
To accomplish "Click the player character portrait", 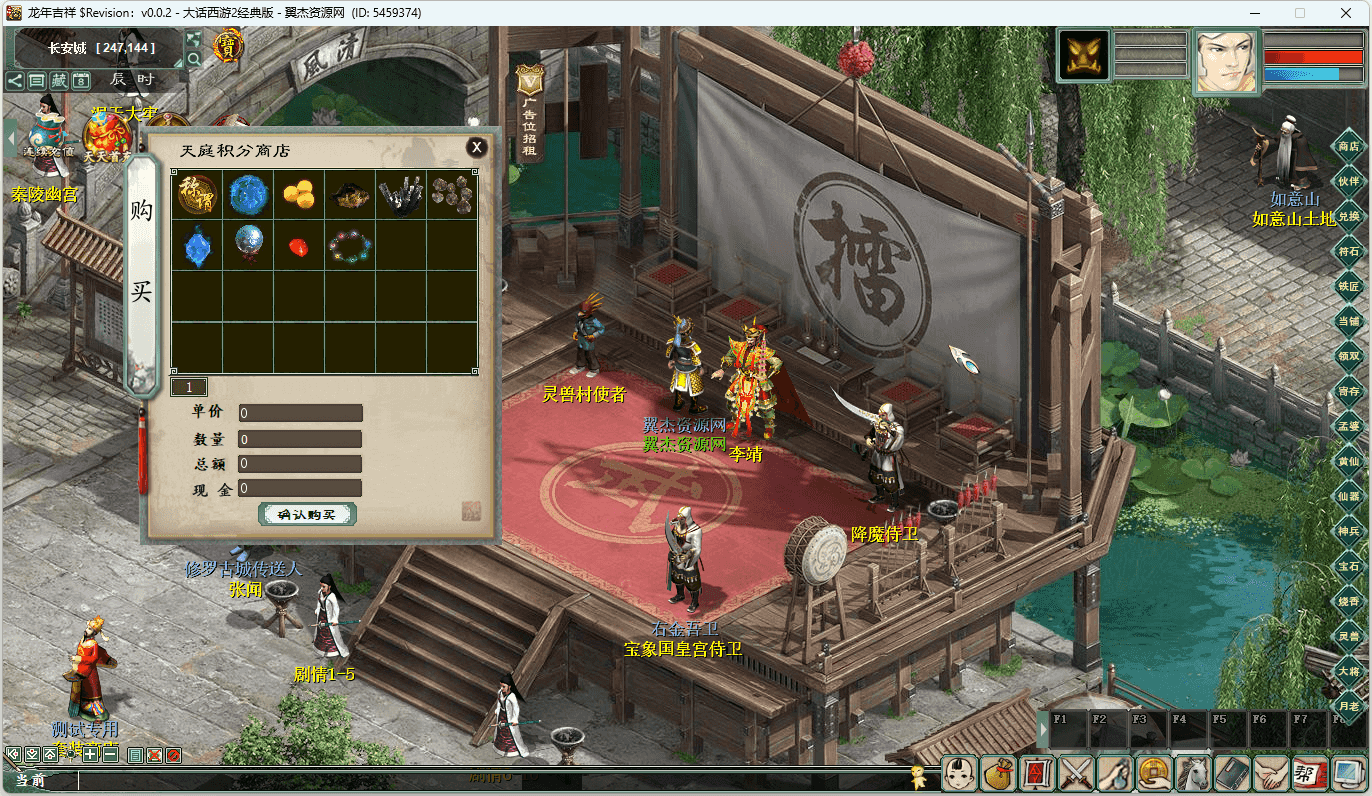I will [1227, 60].
